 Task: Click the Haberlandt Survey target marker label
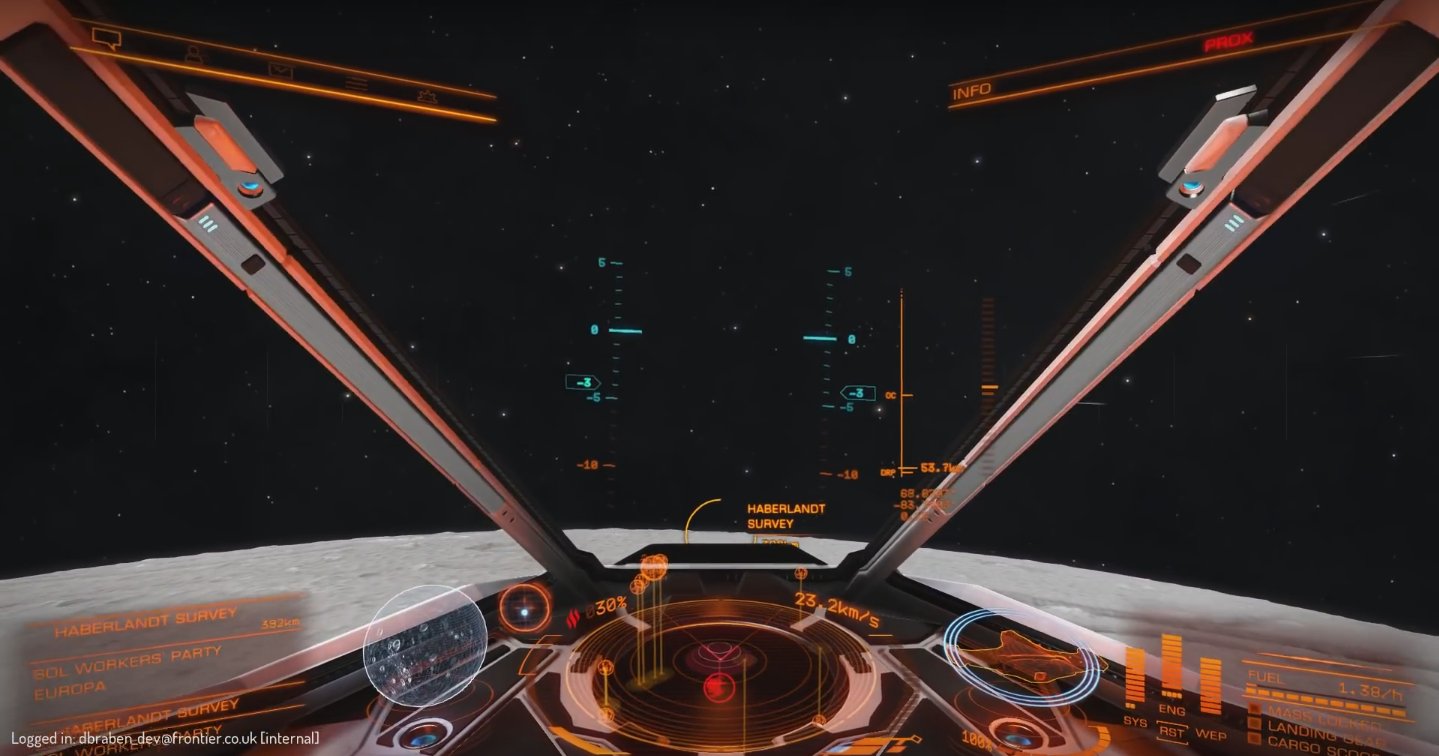pos(786,516)
